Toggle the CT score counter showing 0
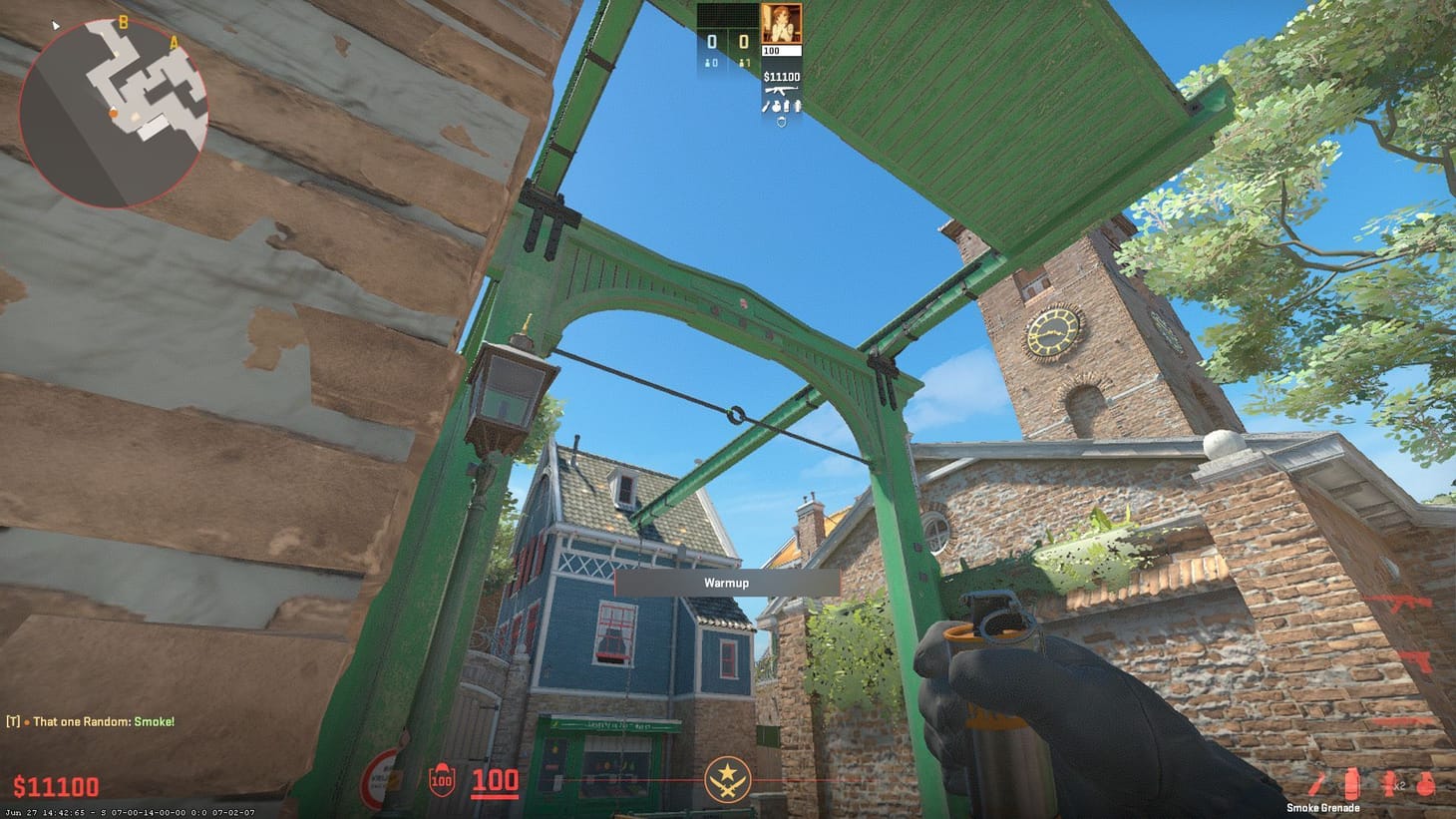 click(x=712, y=40)
